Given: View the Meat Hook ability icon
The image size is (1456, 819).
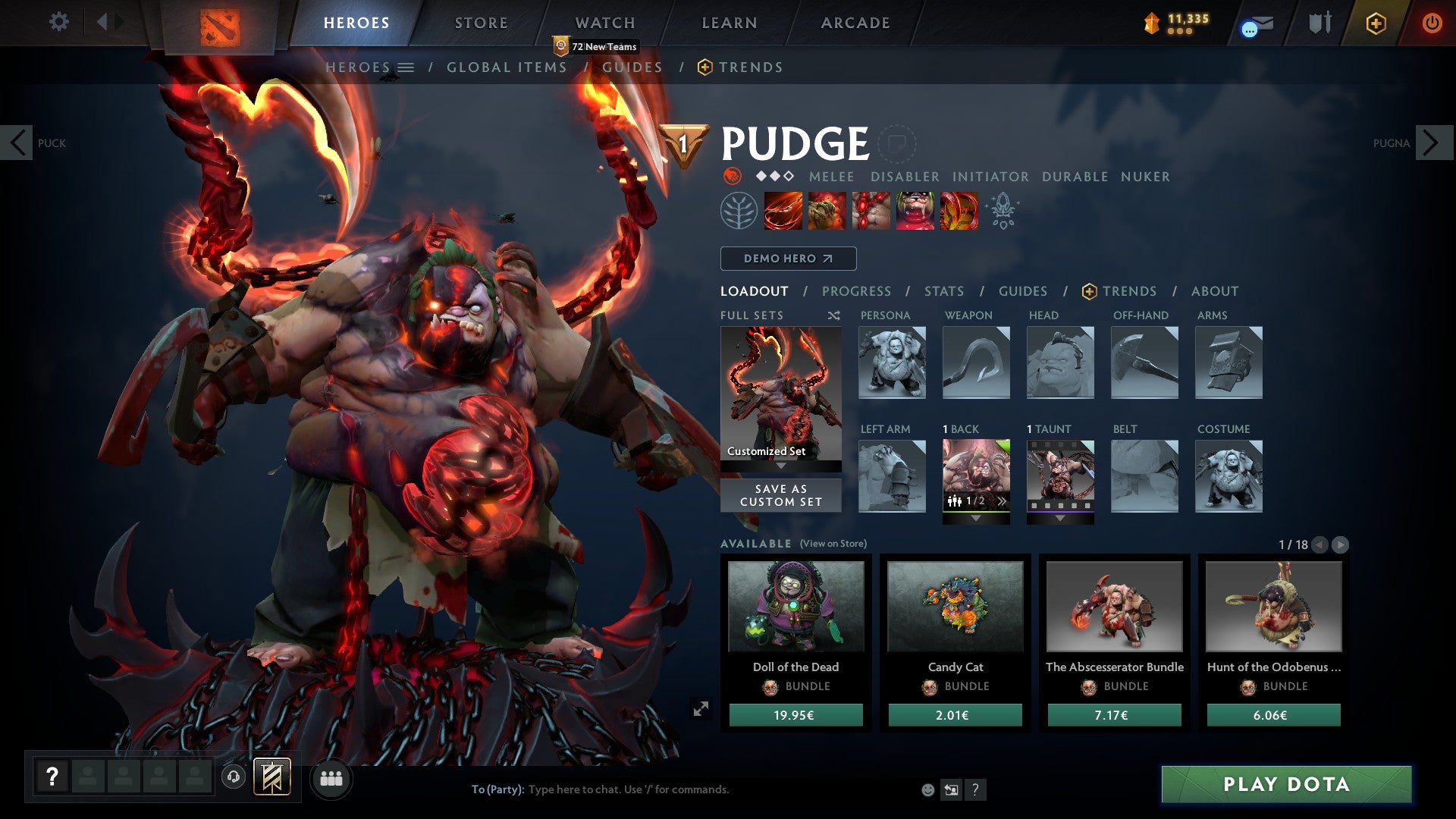Looking at the screenshot, I should 783,211.
